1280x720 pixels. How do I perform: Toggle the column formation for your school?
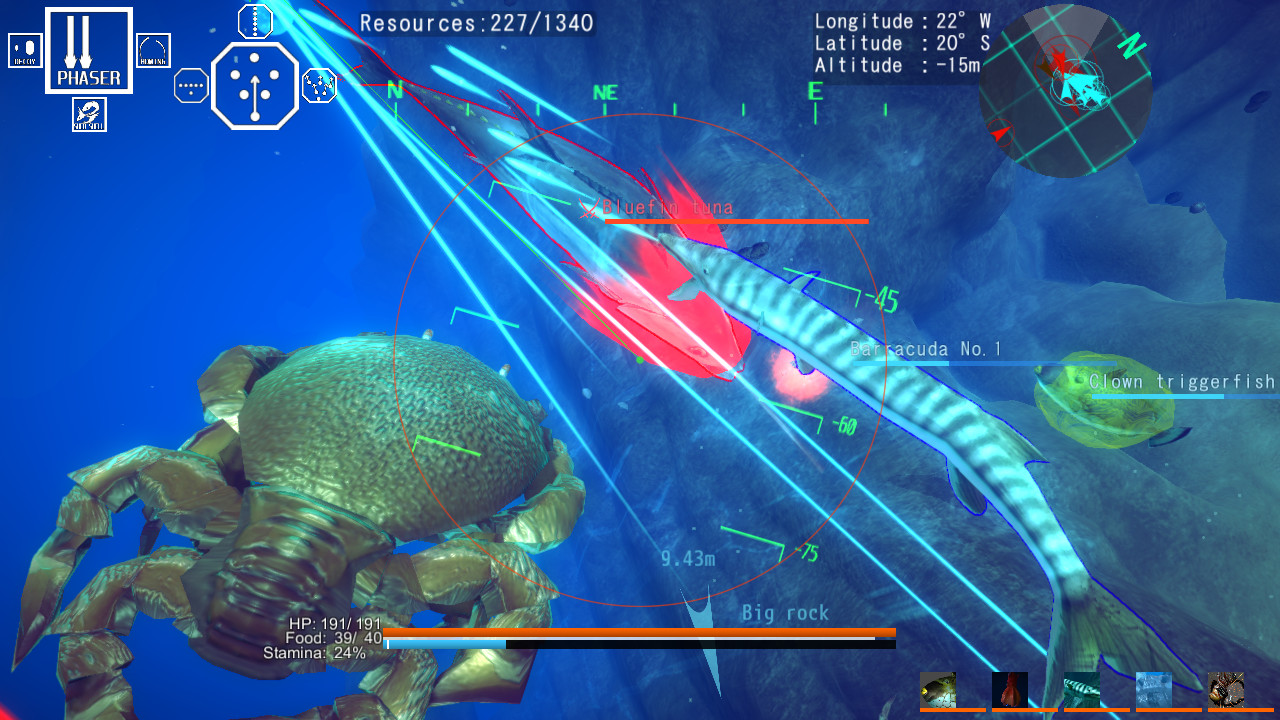(x=253, y=20)
